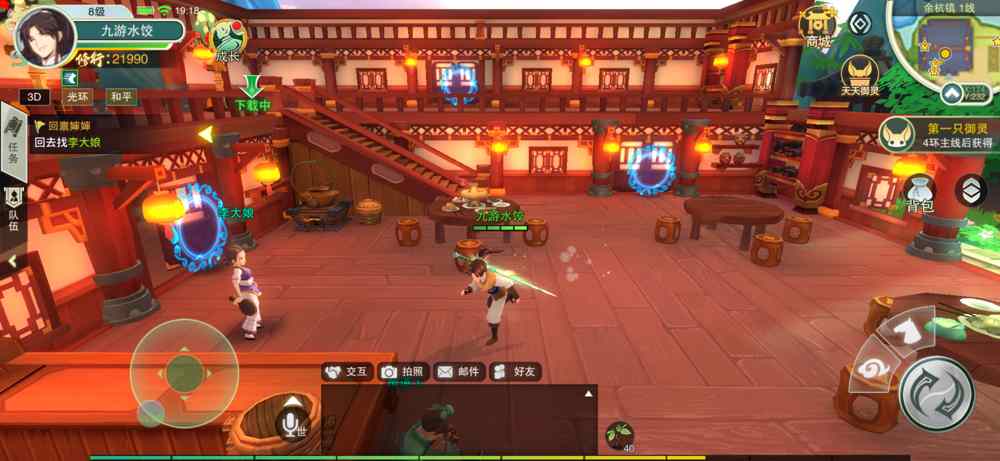Open the 拍照 photo mode
Image resolution: width=1000 pixels, height=461 pixels.
402,372
